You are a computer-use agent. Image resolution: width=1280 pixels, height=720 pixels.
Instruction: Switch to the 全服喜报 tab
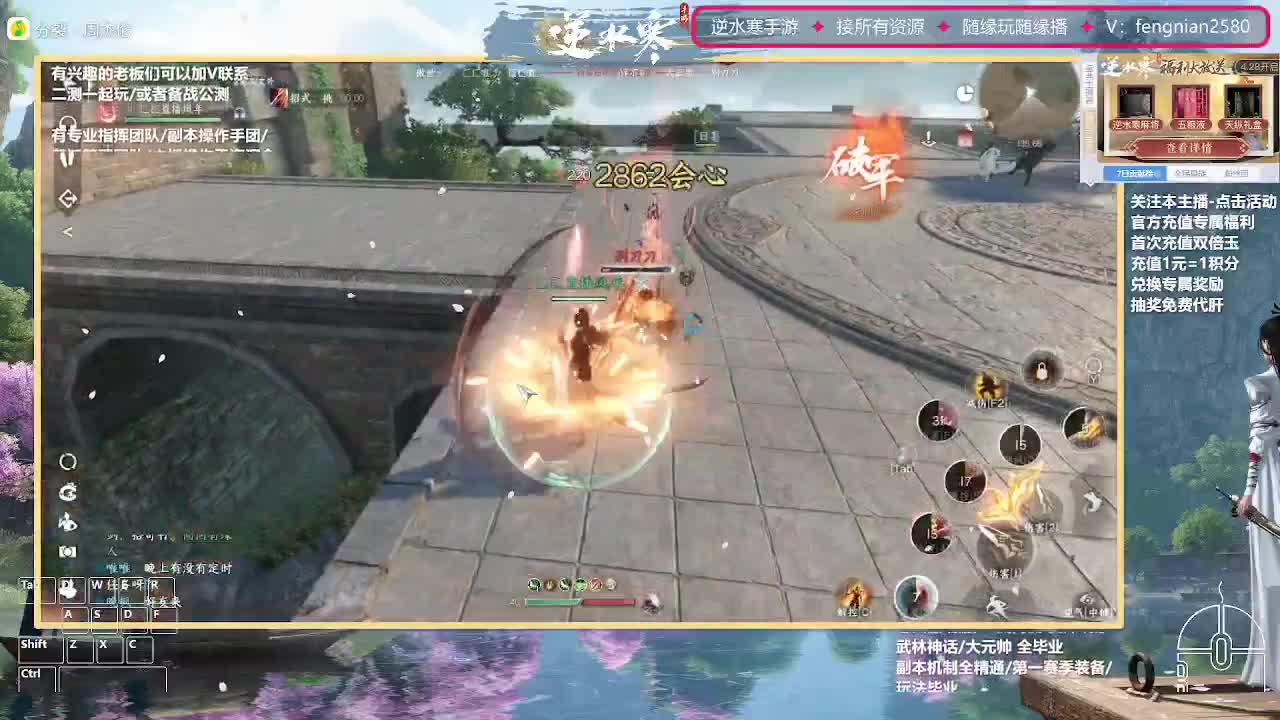point(1191,173)
